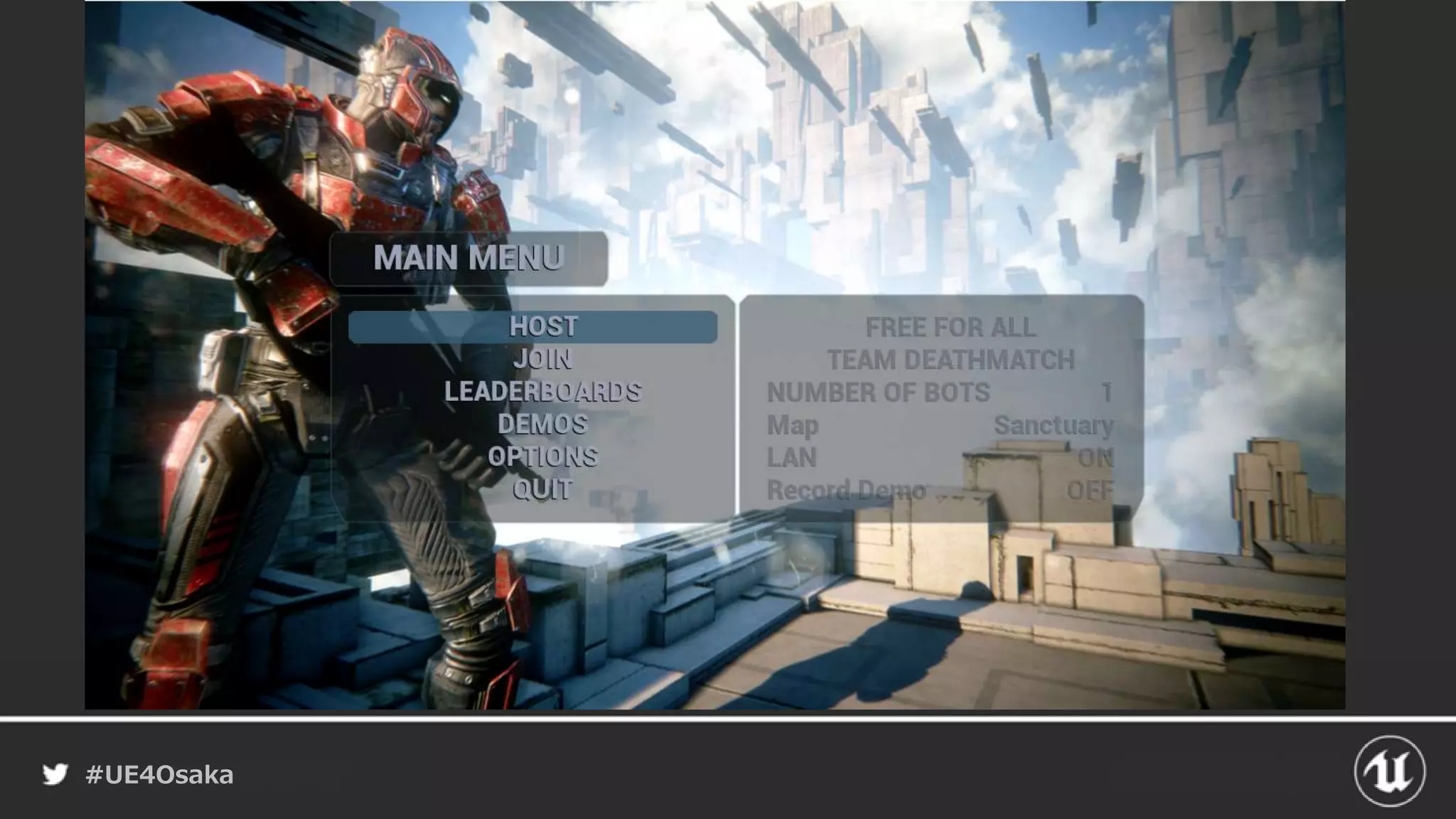This screenshot has height=819, width=1456.
Task: Click the #UE4Osaka Twitter hashtag
Action: click(159, 774)
